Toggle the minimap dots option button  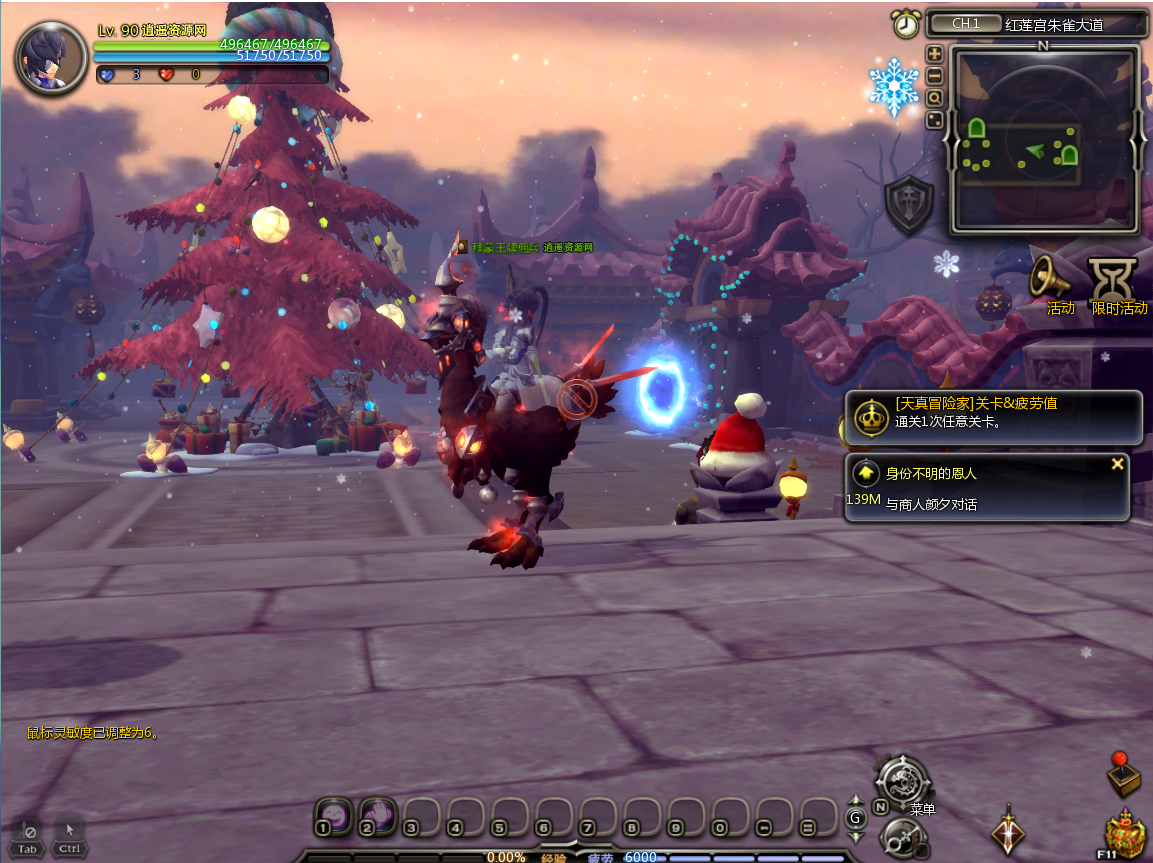coord(935,120)
